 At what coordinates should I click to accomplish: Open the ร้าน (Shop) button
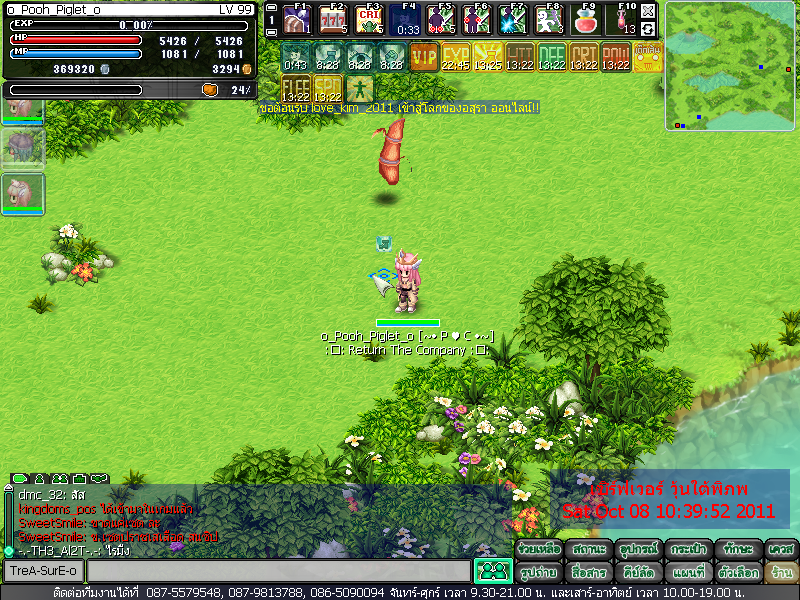tap(780, 573)
